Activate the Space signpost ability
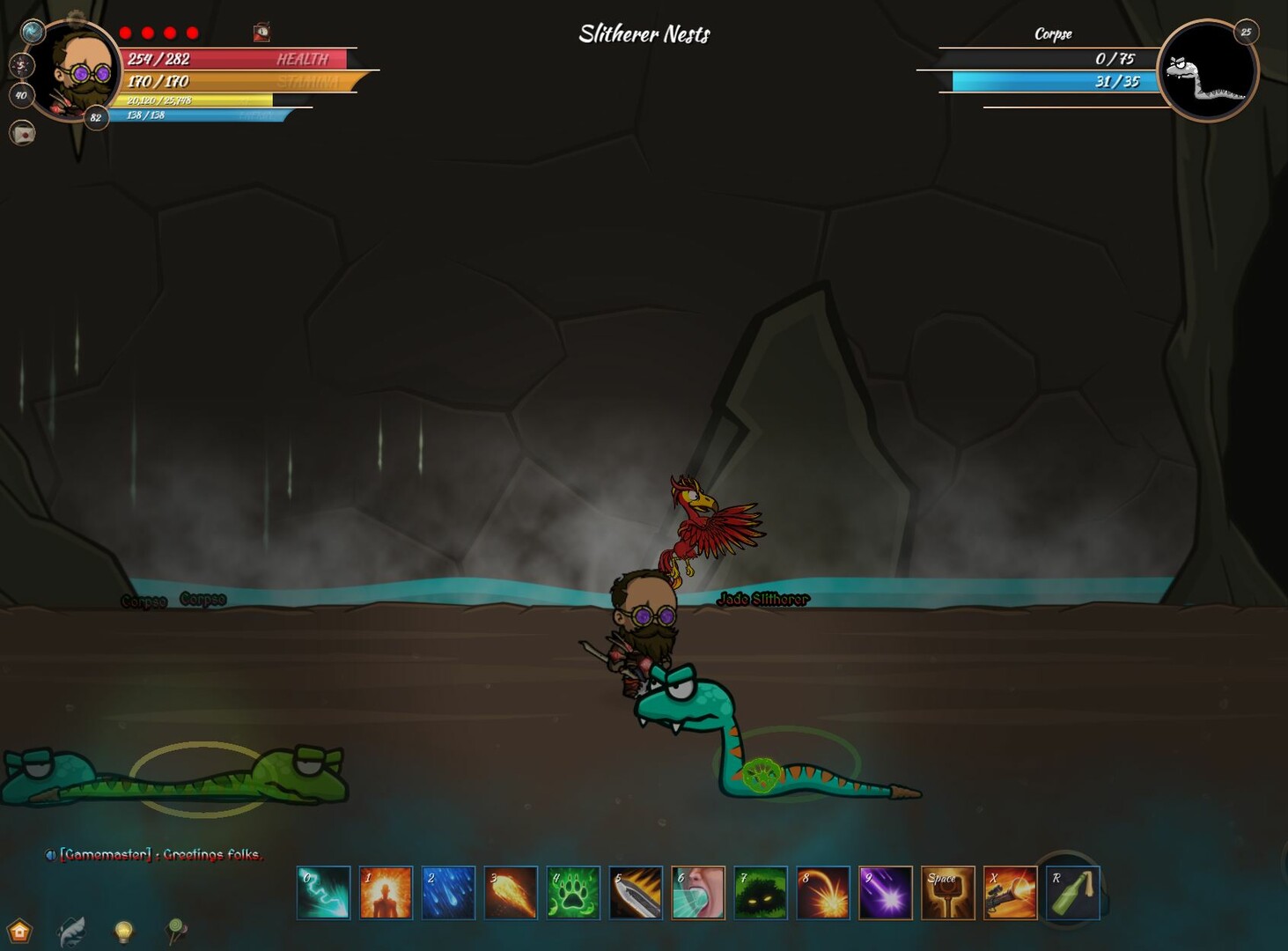This screenshot has width=1288, height=951. [x=946, y=892]
